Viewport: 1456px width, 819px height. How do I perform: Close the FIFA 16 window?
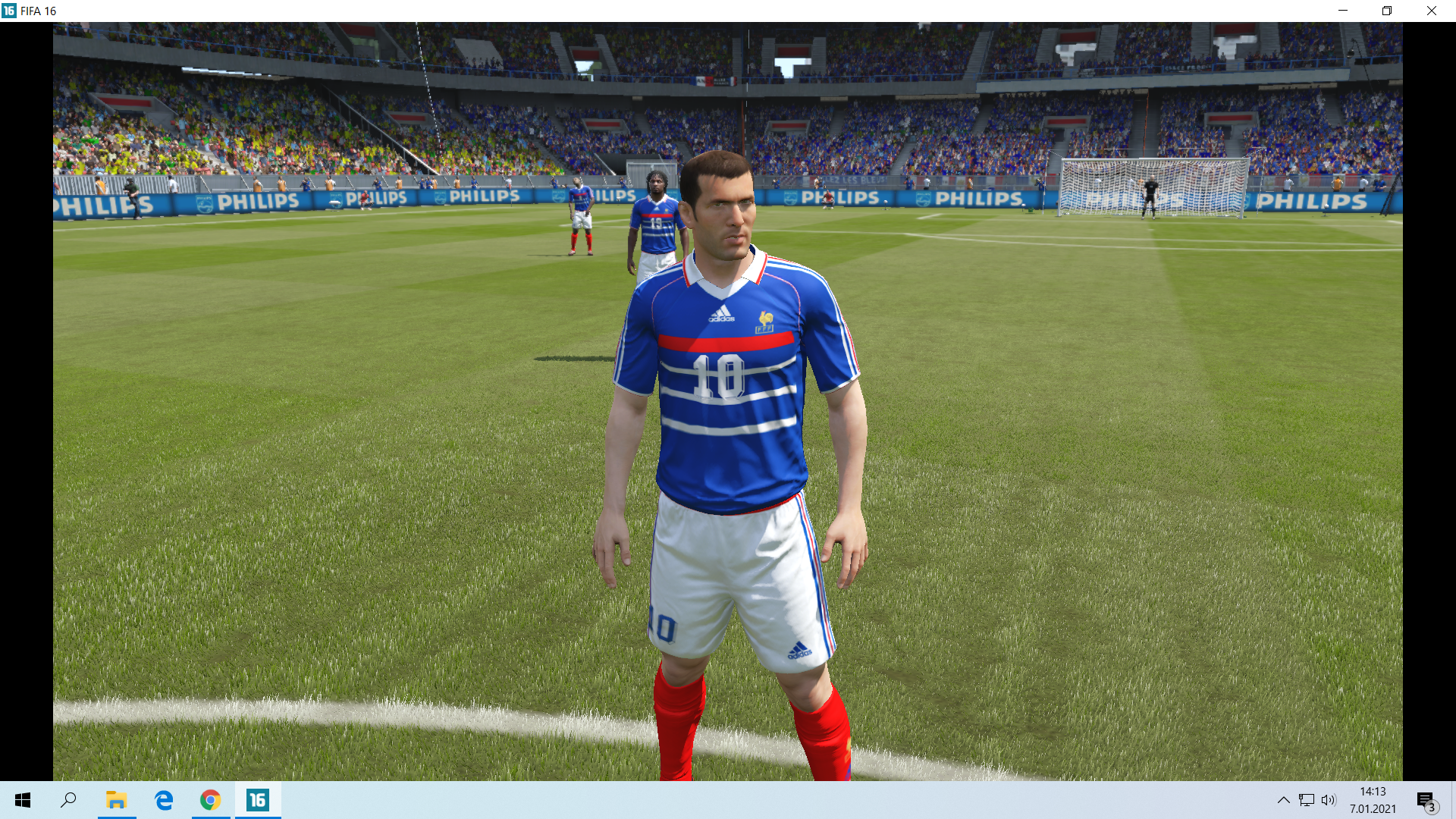point(1431,11)
